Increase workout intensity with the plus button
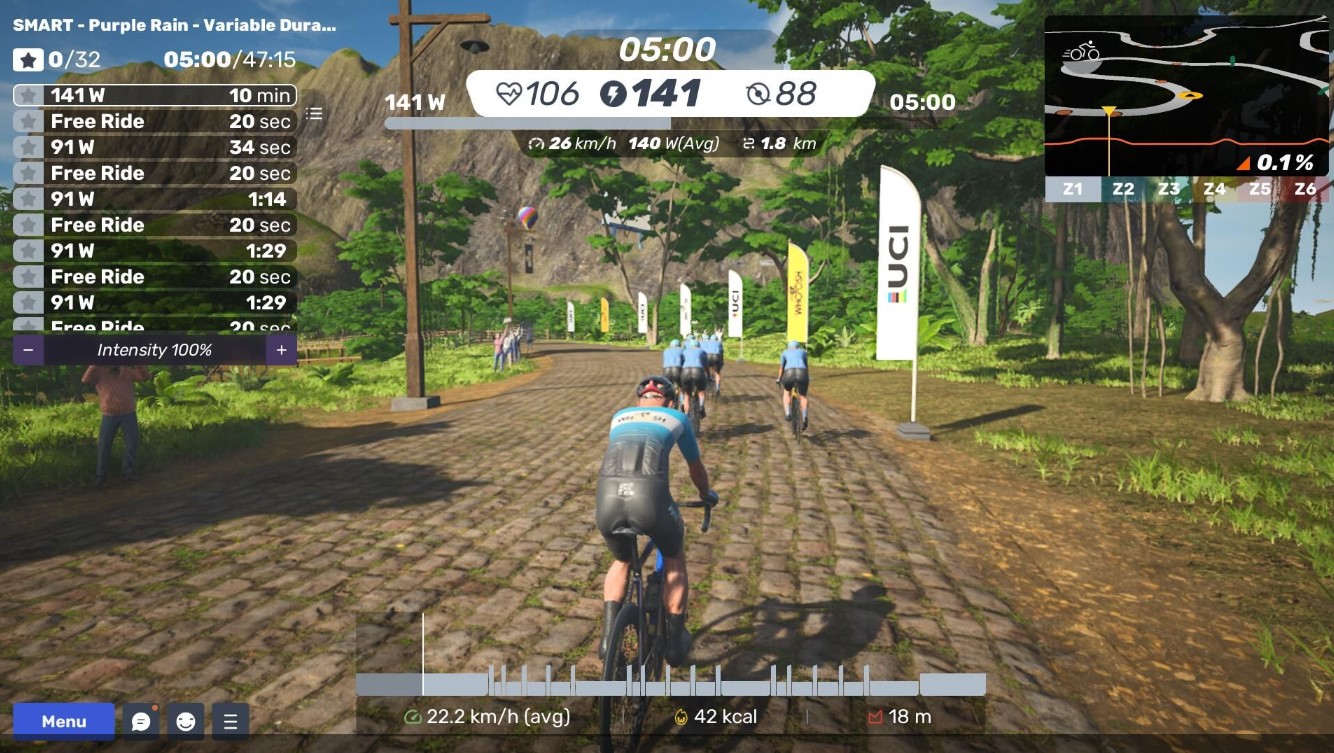Screen dimensions: 1334x753 pyautogui.click(x=281, y=350)
